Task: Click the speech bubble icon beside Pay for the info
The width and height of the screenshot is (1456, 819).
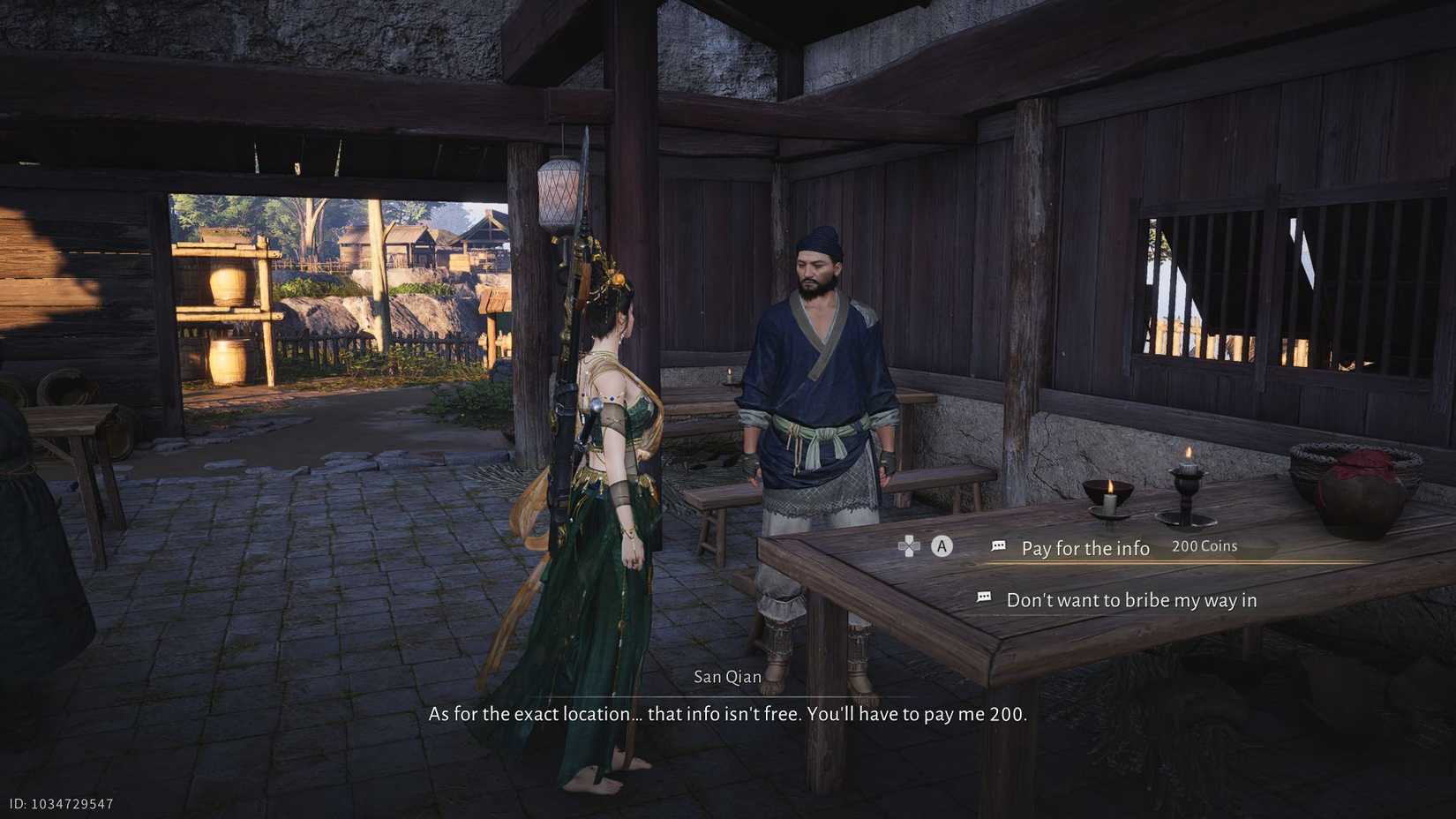Action: point(998,545)
